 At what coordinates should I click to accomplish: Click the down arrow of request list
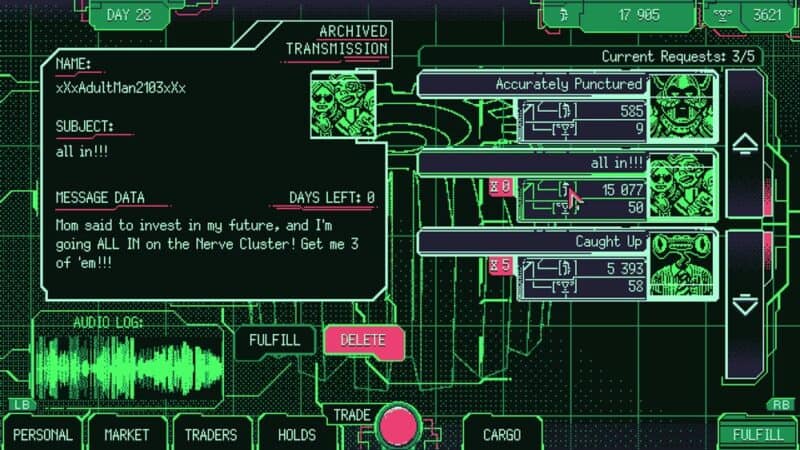[745, 303]
